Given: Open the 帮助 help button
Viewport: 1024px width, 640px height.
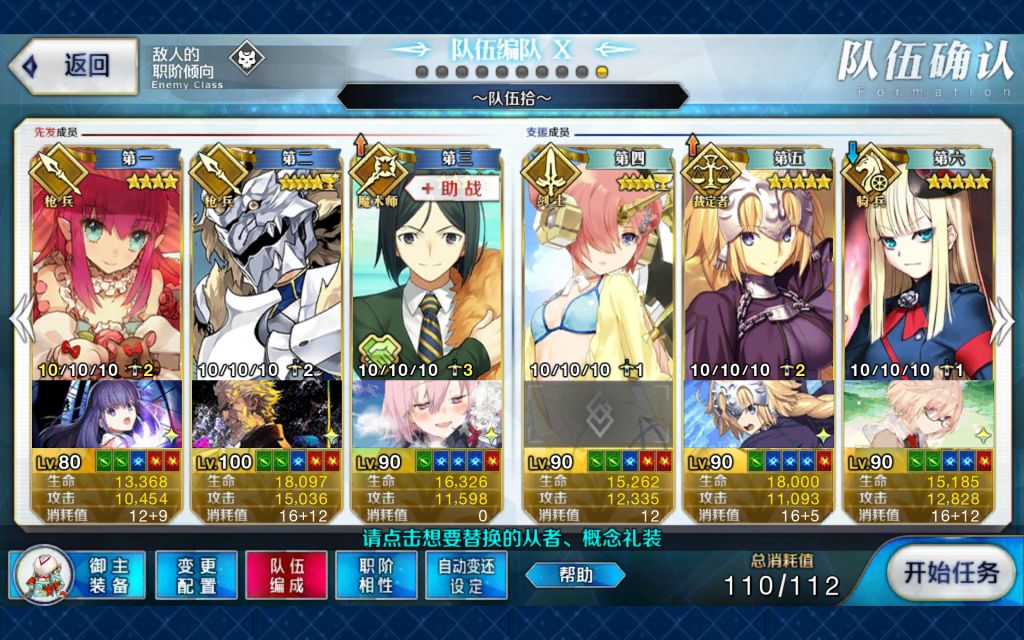Looking at the screenshot, I should [x=575, y=575].
